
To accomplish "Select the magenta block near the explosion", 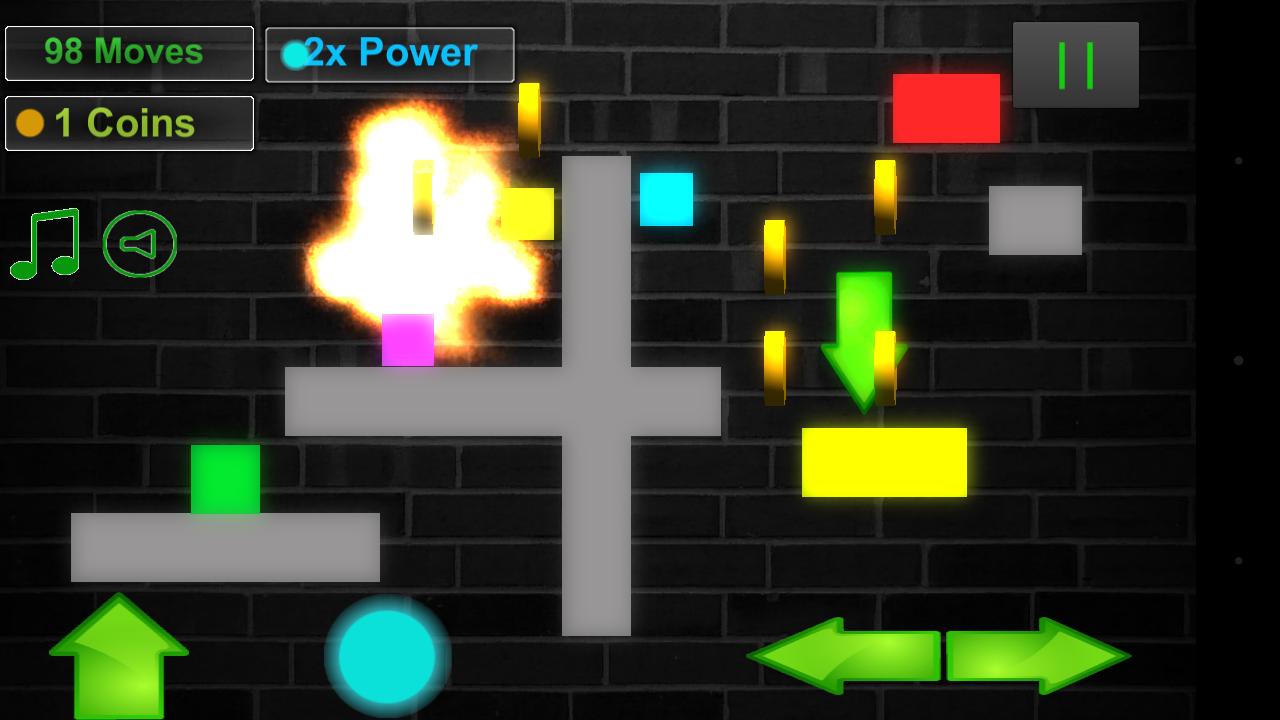I will pos(405,340).
